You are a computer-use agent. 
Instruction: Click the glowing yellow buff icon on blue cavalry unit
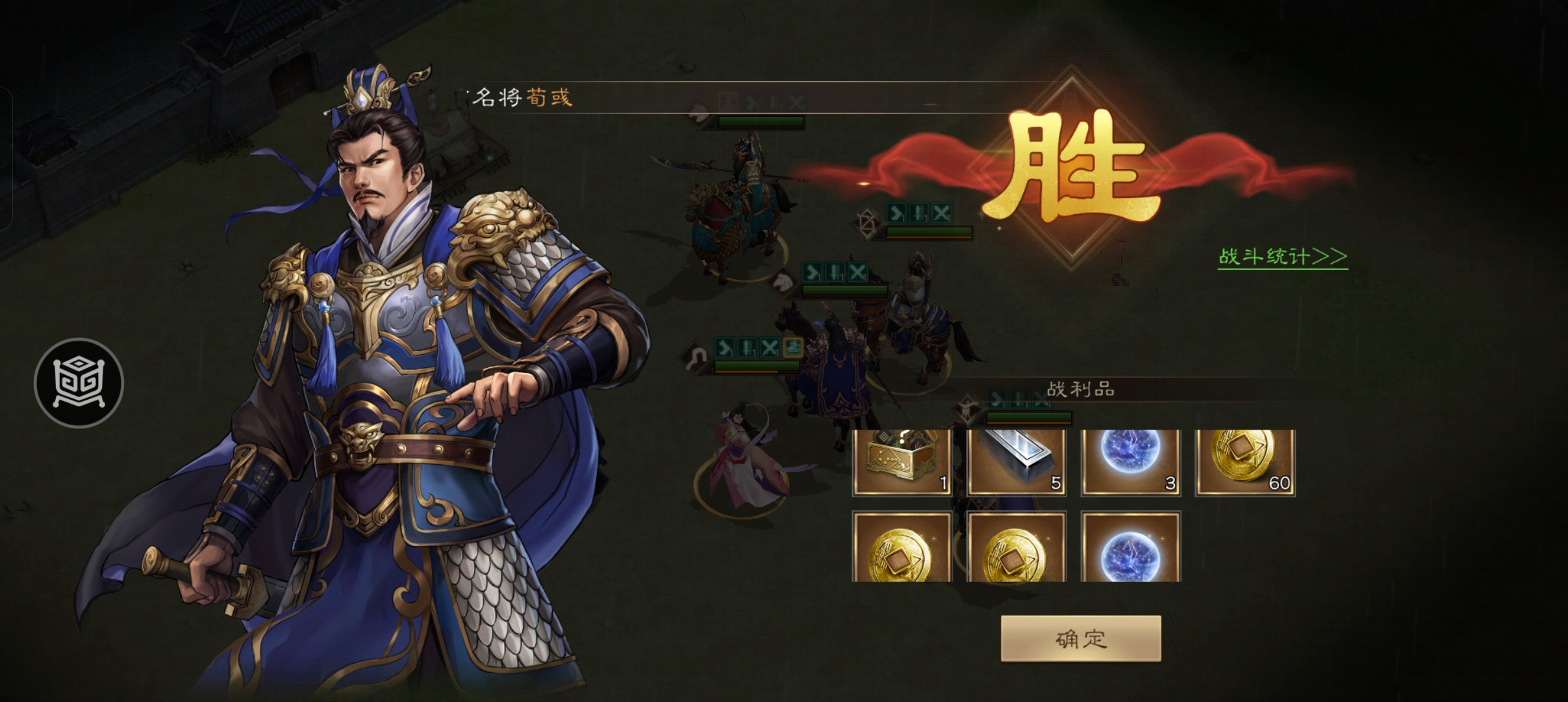point(793,346)
